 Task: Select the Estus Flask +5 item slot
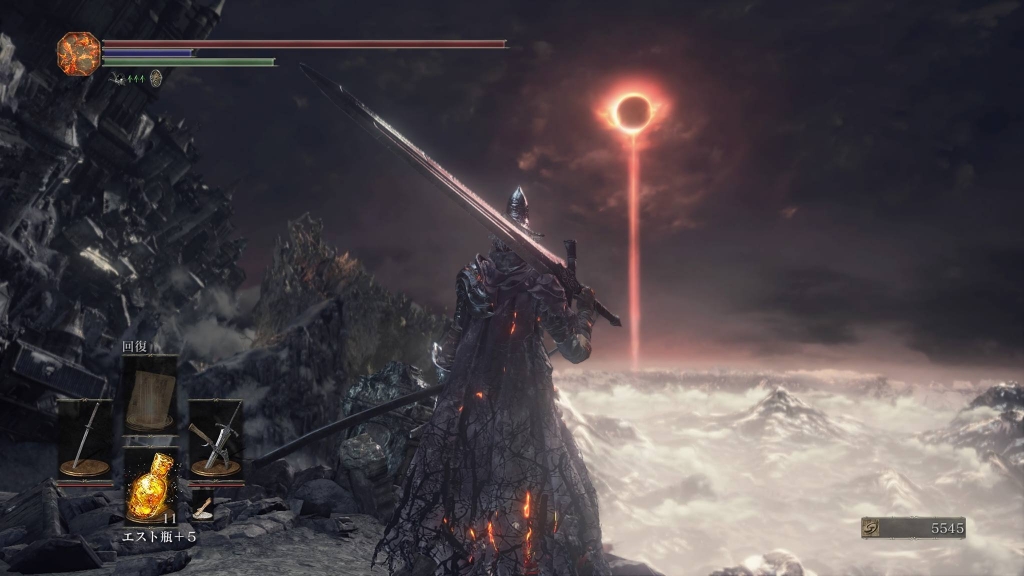(151, 487)
